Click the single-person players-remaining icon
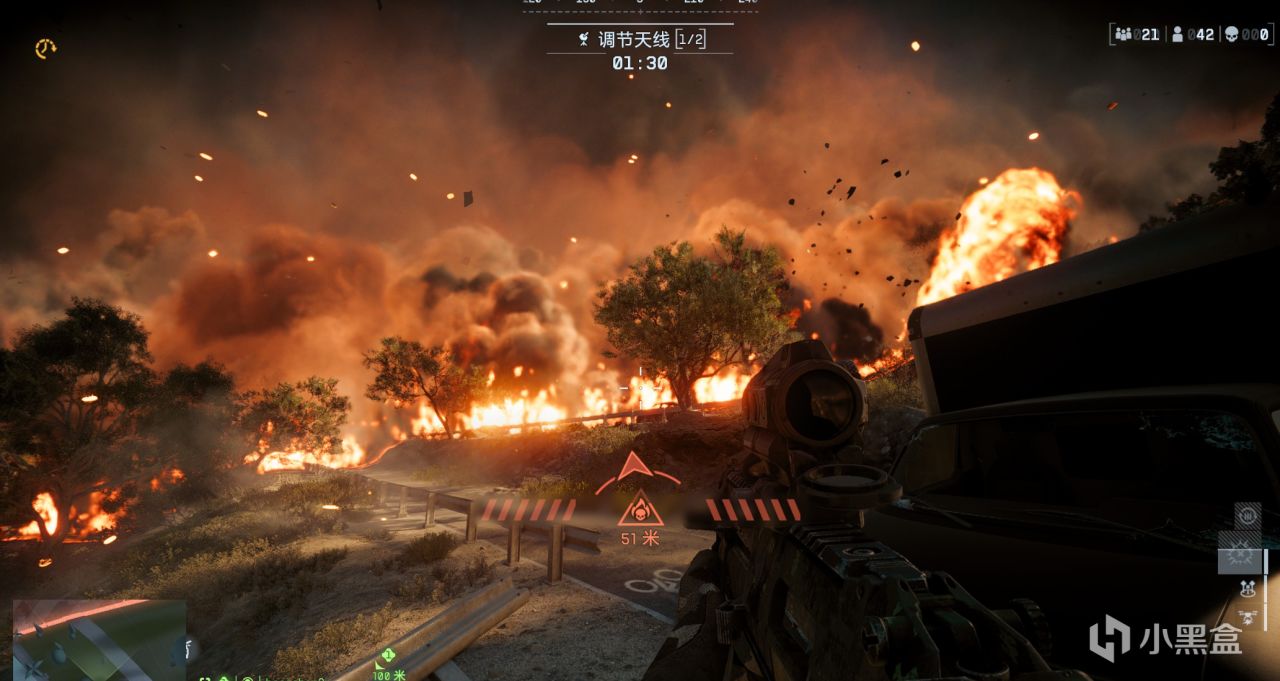Screen dimensions: 1280x681 point(1178,35)
